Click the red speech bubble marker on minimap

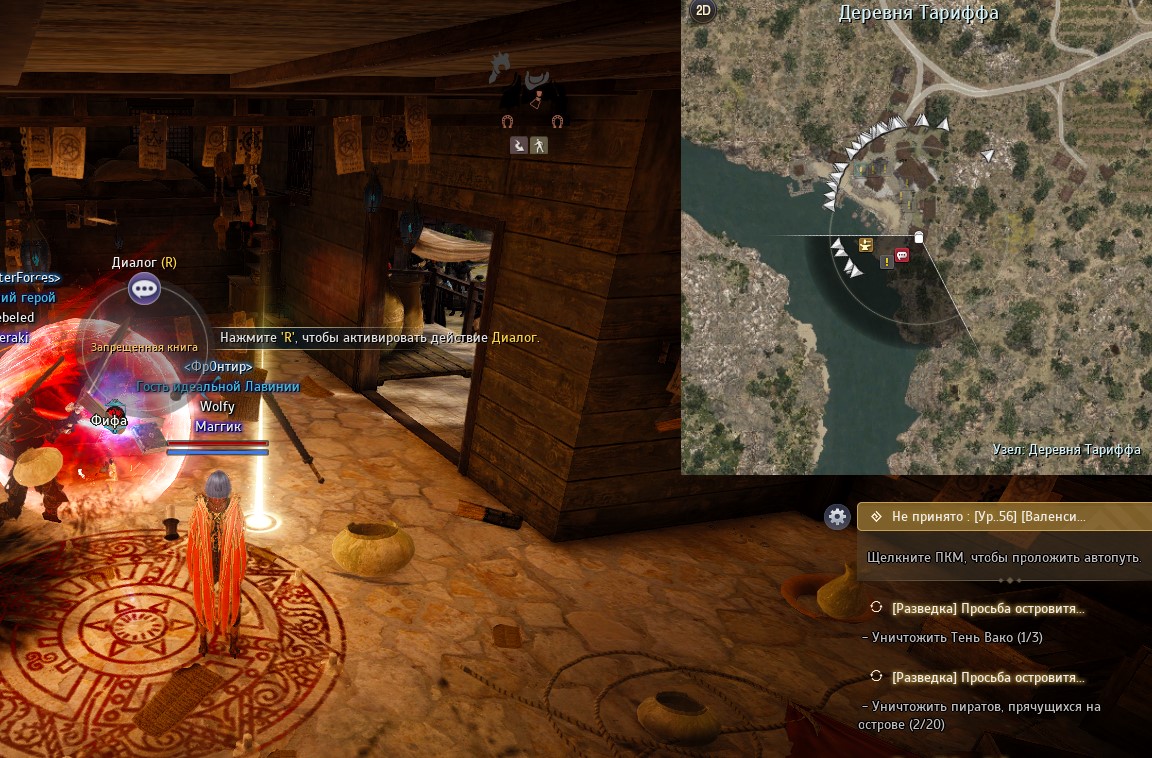[902, 255]
